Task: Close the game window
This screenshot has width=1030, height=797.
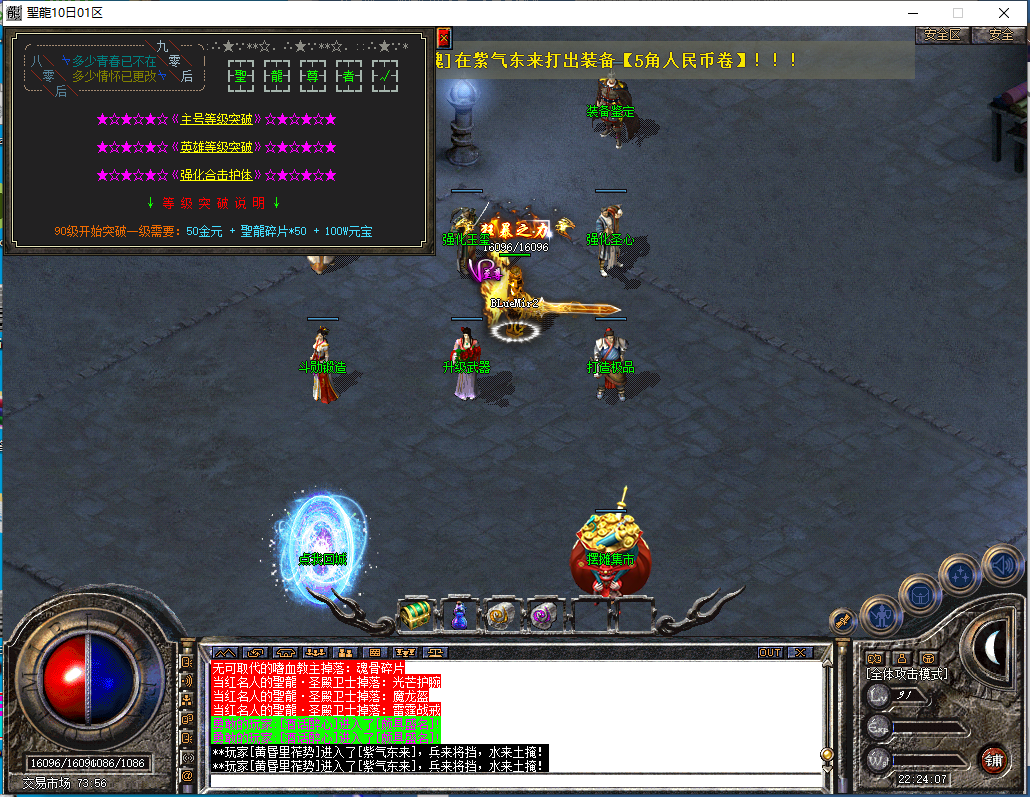Action: (1003, 13)
